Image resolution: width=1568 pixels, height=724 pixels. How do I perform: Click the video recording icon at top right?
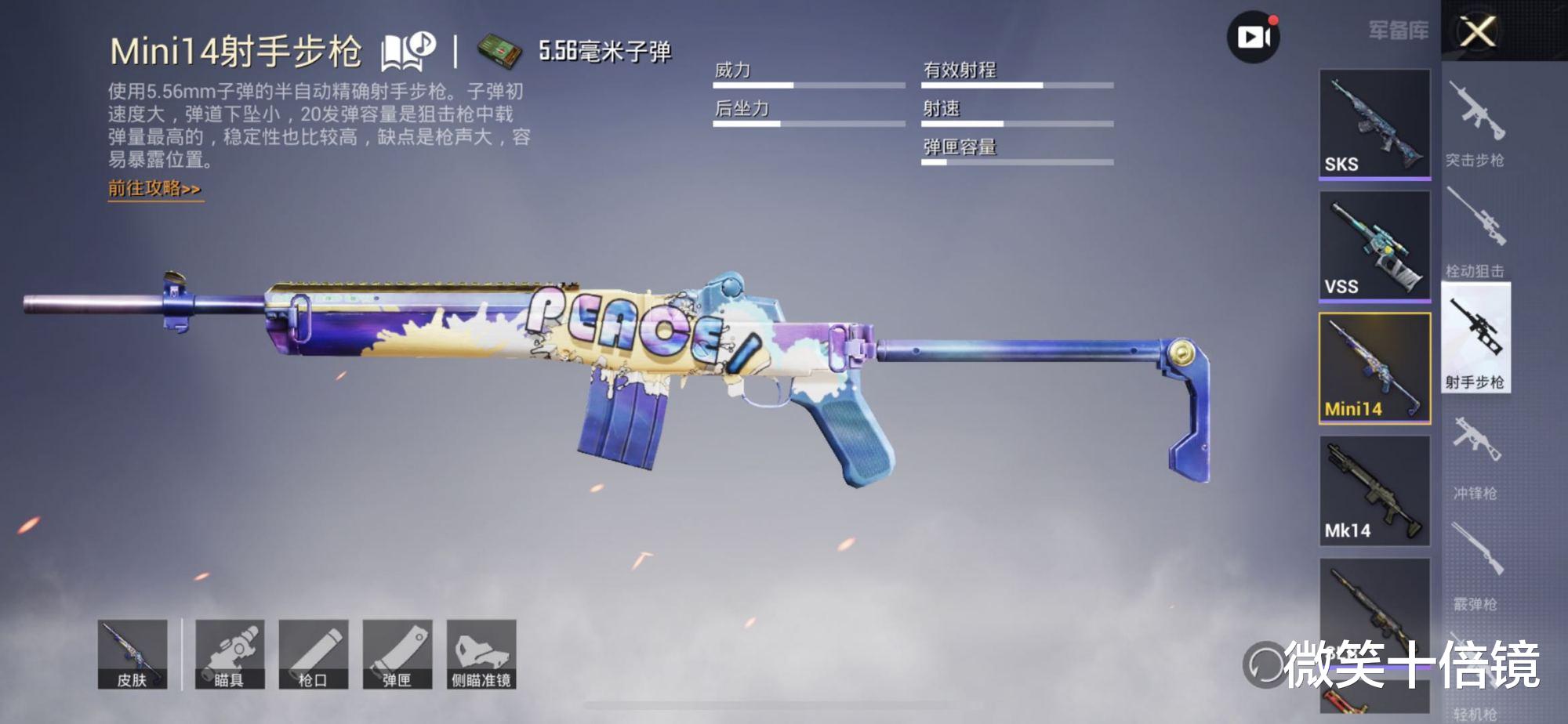(x=1255, y=34)
